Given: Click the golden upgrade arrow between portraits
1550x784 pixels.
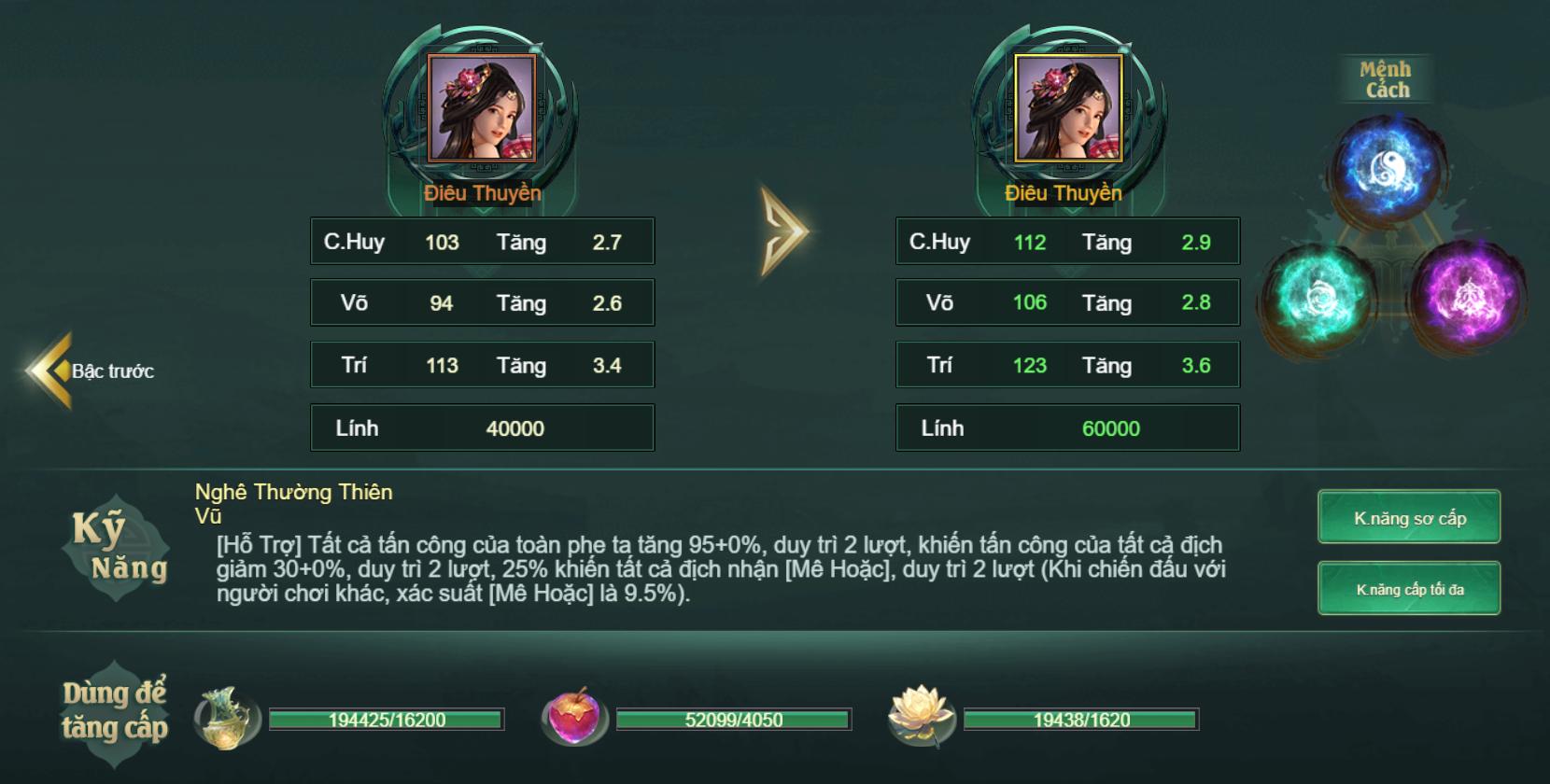Looking at the screenshot, I should coord(782,232).
